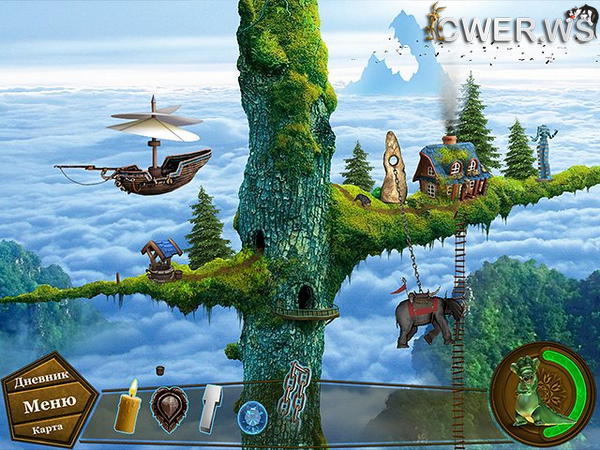Select the lit candle in inventory

[x=127, y=407]
